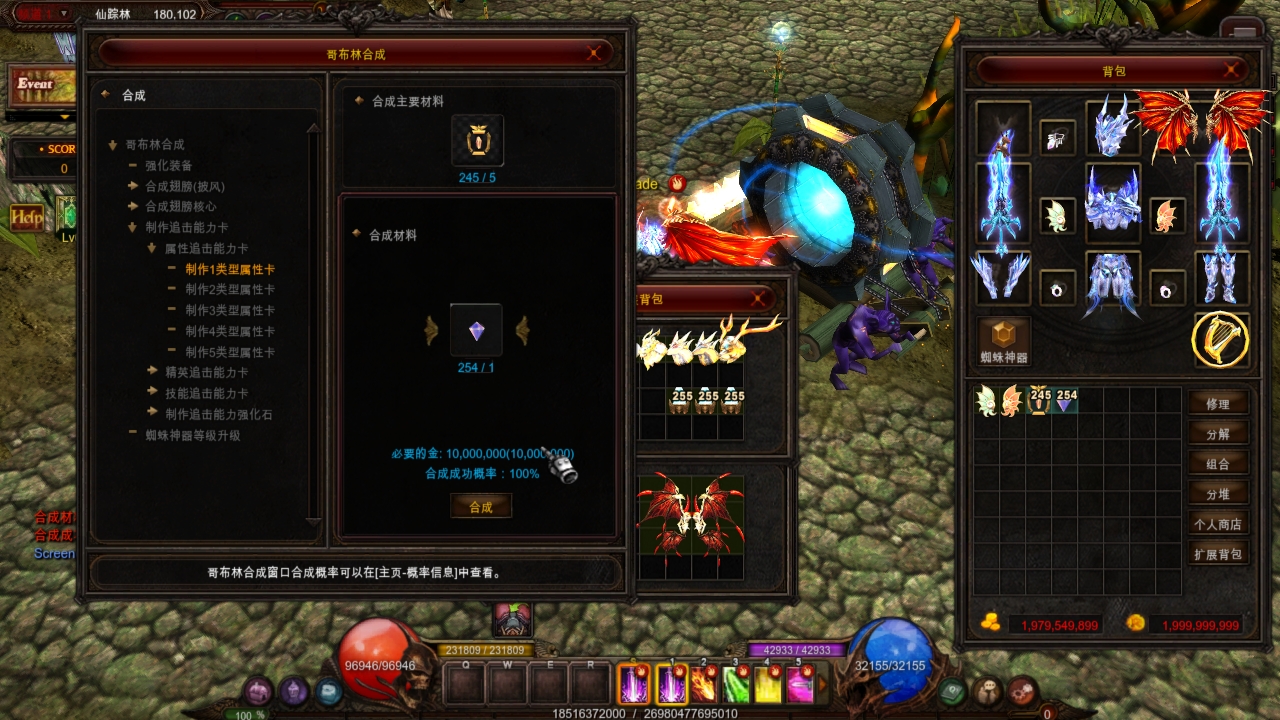Close the 哥布林合成 crafting window
Image resolution: width=1280 pixels, height=720 pixels.
[595, 54]
